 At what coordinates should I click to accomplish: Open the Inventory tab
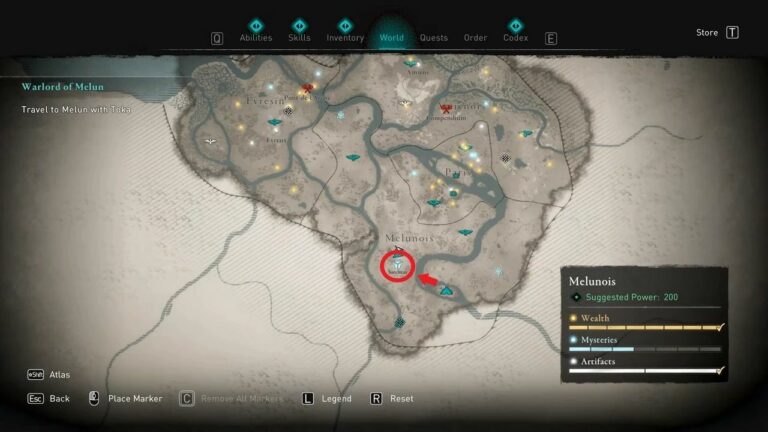pos(345,38)
